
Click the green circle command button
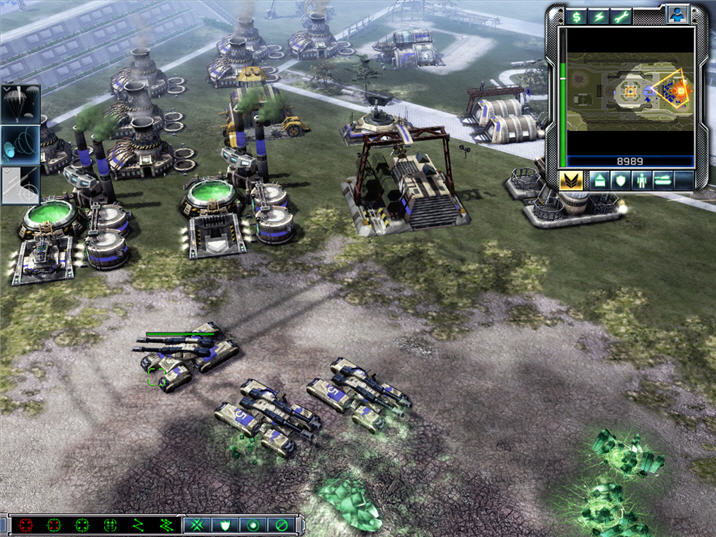(253, 525)
